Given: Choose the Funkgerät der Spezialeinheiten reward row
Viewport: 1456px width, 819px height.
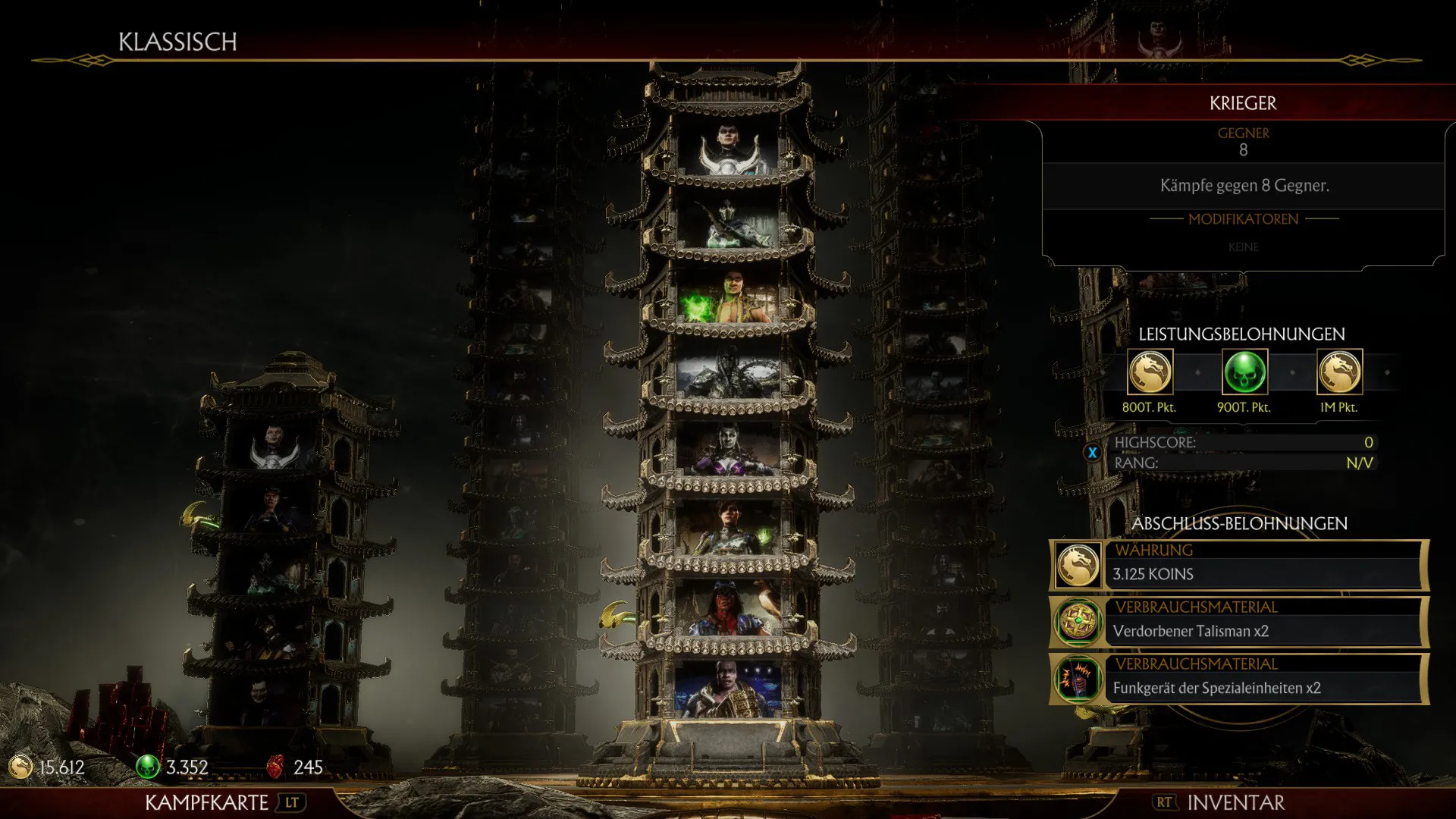Looking at the screenshot, I should point(1239,679).
